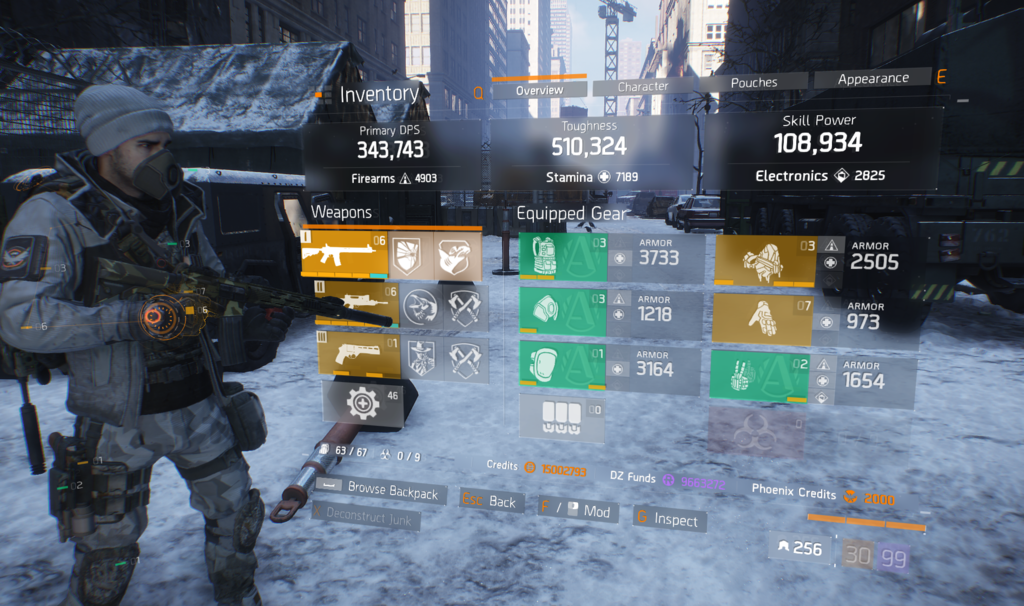Pick the gas mask gear slot
The height and width of the screenshot is (606, 1024).
(563, 313)
